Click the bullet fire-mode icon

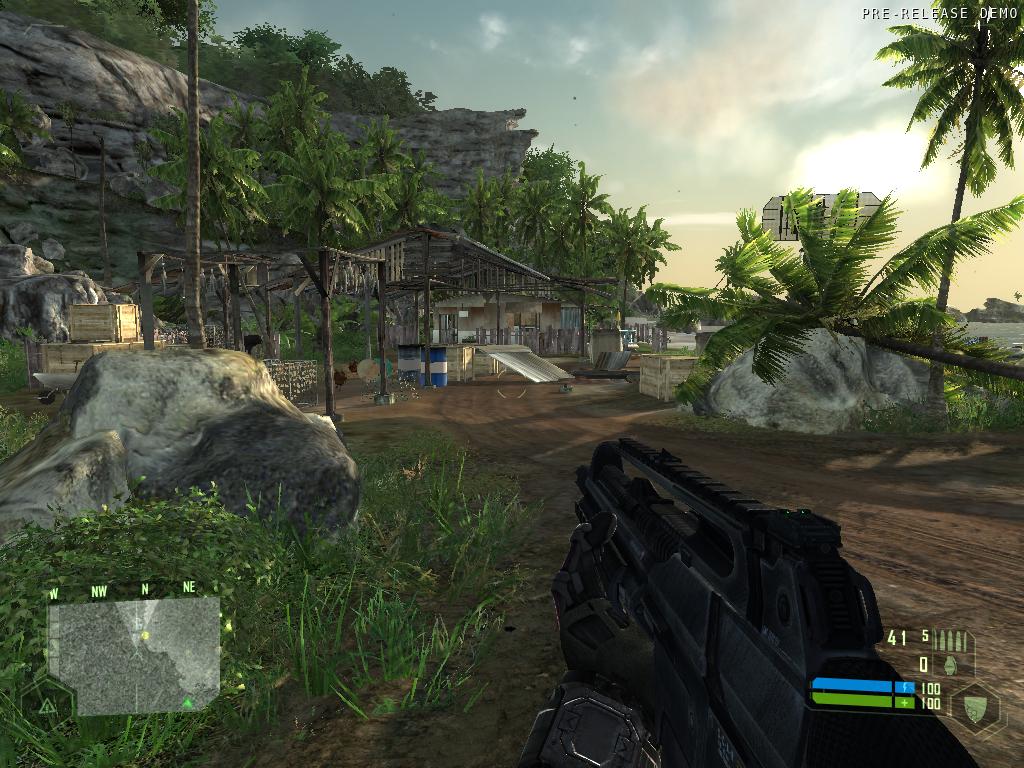coord(951,639)
